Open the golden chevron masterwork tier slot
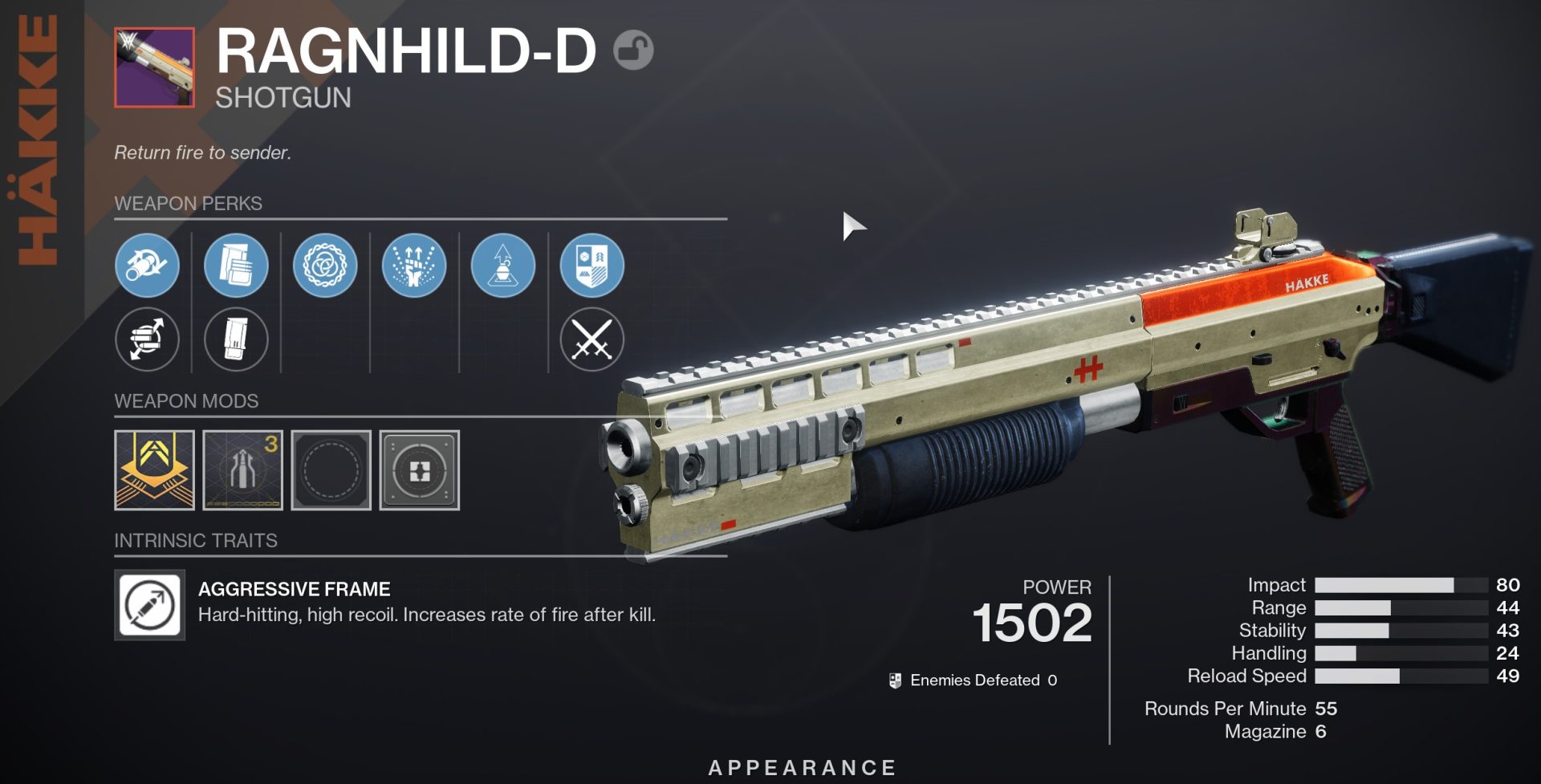 (154, 470)
